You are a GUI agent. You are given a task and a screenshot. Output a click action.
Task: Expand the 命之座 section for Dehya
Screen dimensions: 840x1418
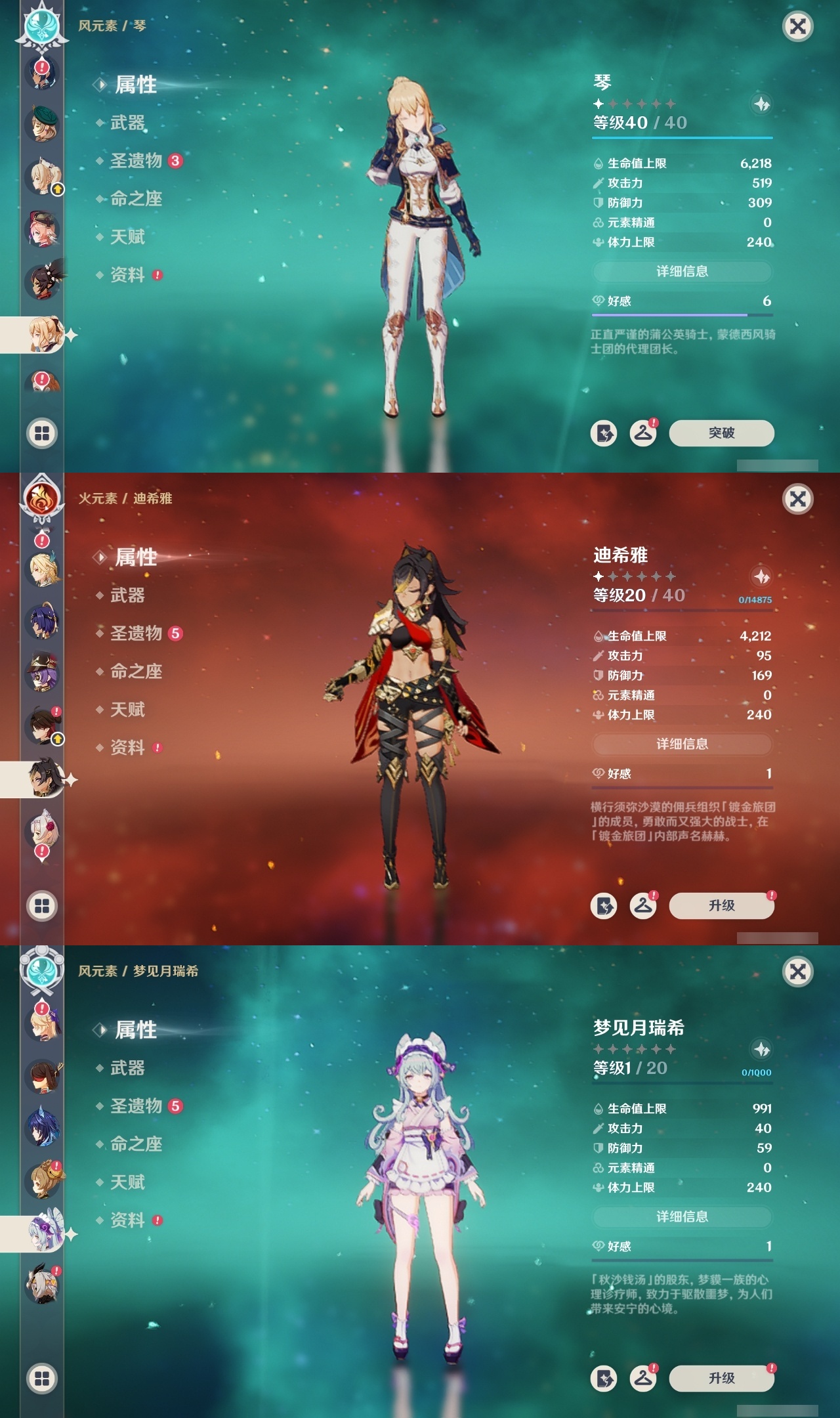pos(135,672)
